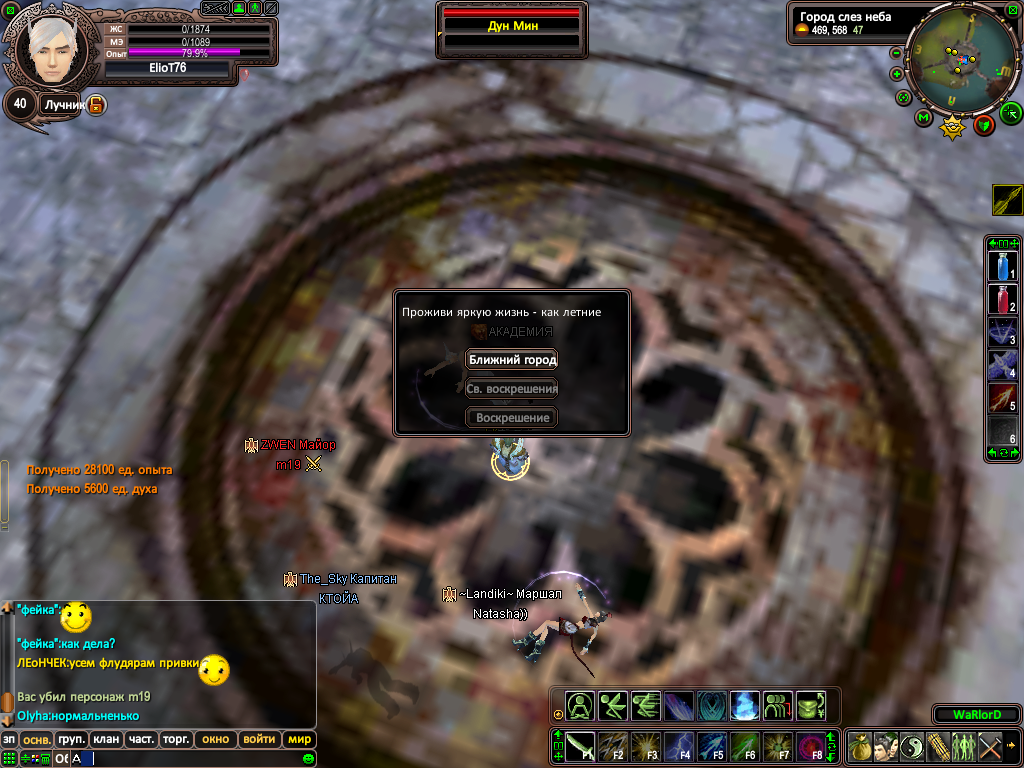Open the inventory bag icon

coord(859,746)
